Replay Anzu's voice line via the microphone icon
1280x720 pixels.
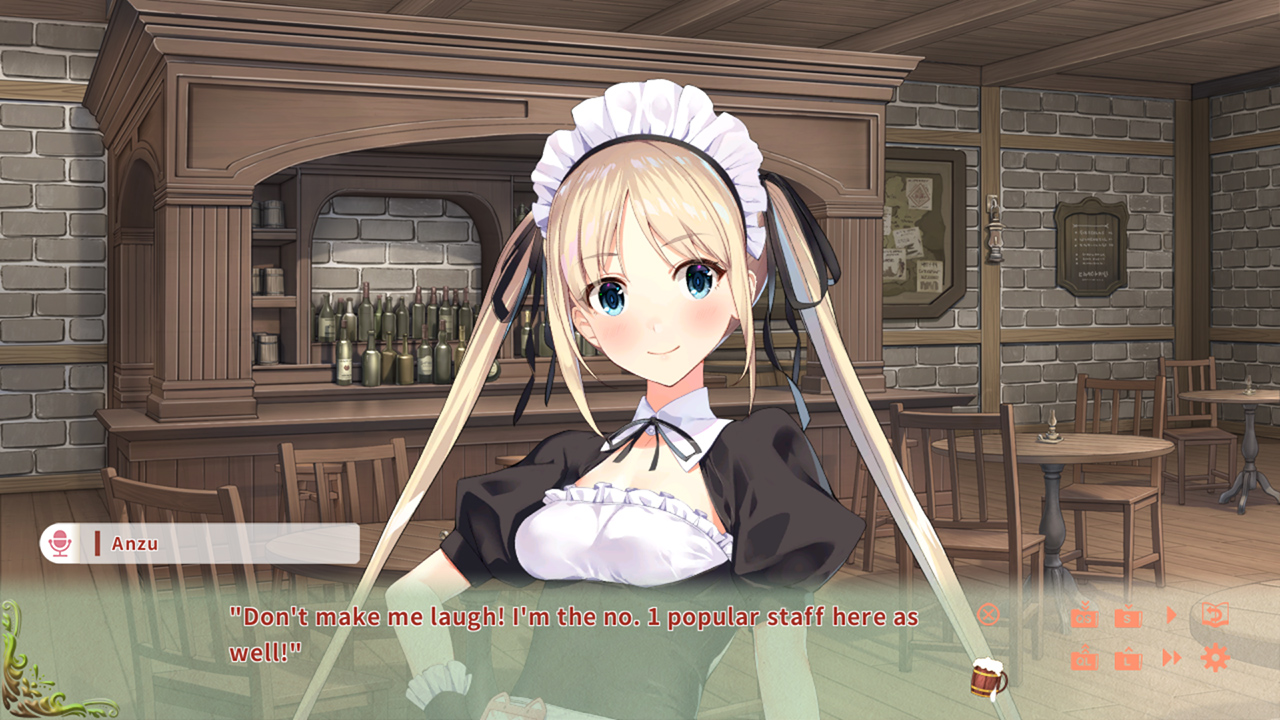point(62,541)
